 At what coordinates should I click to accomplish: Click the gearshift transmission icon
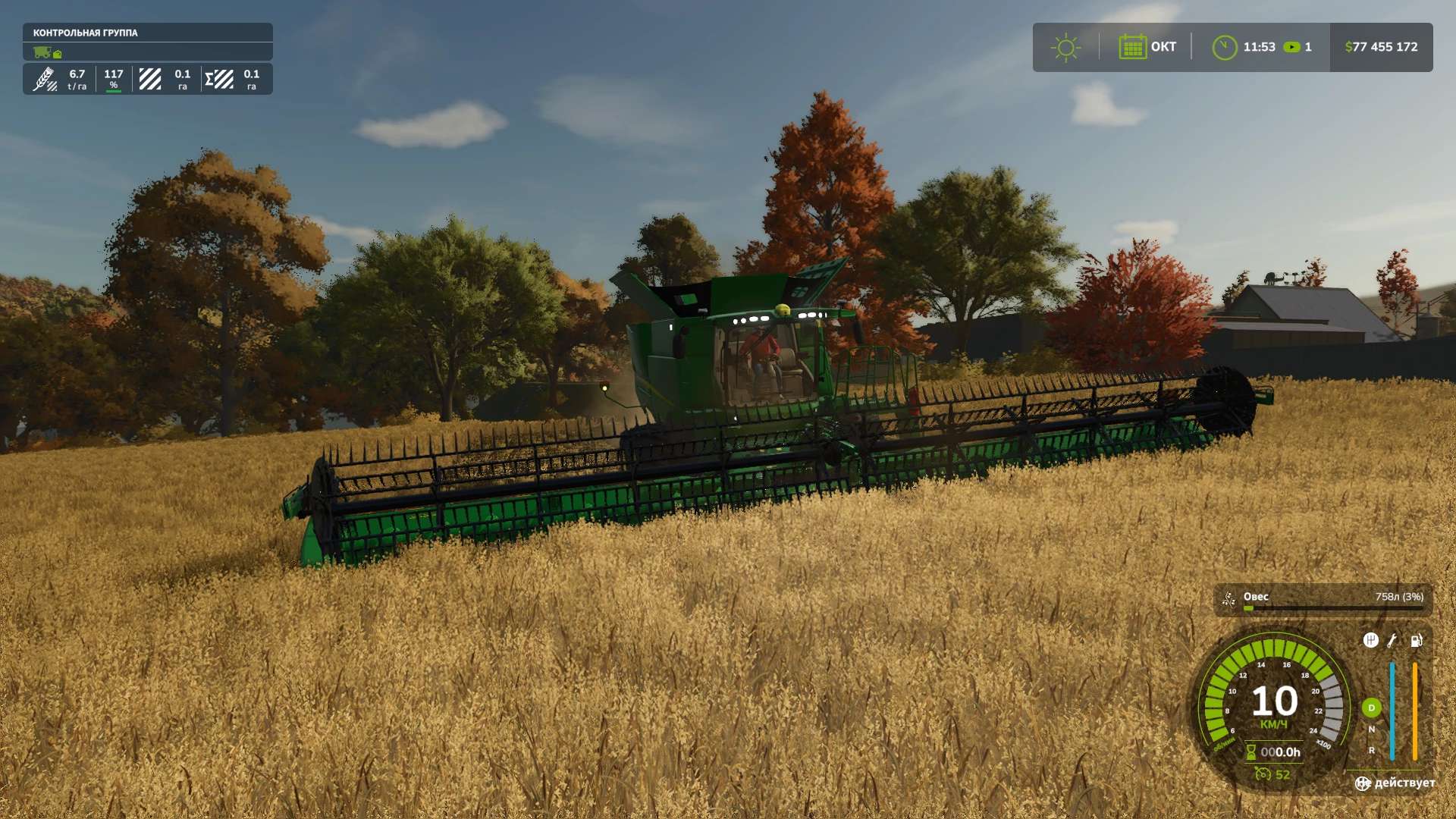pos(1370,641)
